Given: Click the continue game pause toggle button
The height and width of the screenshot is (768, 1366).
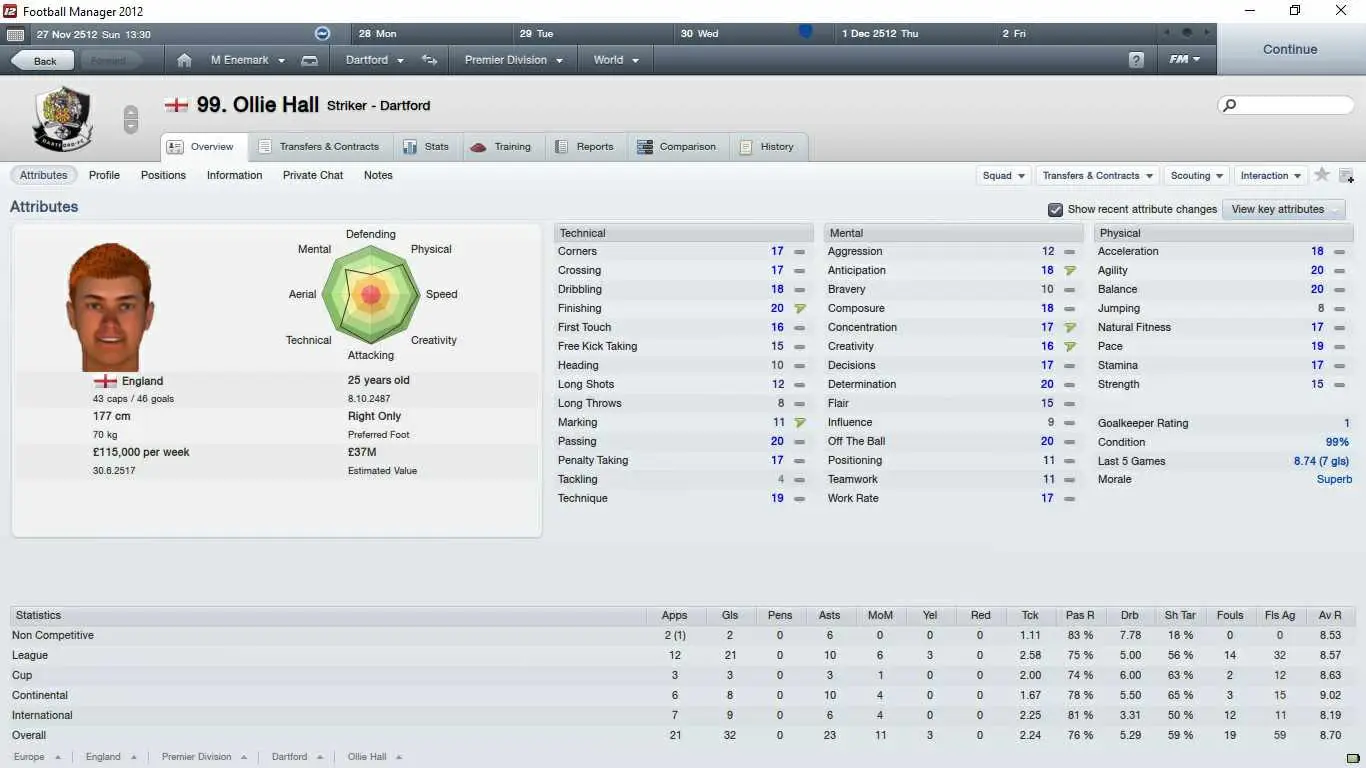Looking at the screenshot, I should pyautogui.click(x=320, y=33).
